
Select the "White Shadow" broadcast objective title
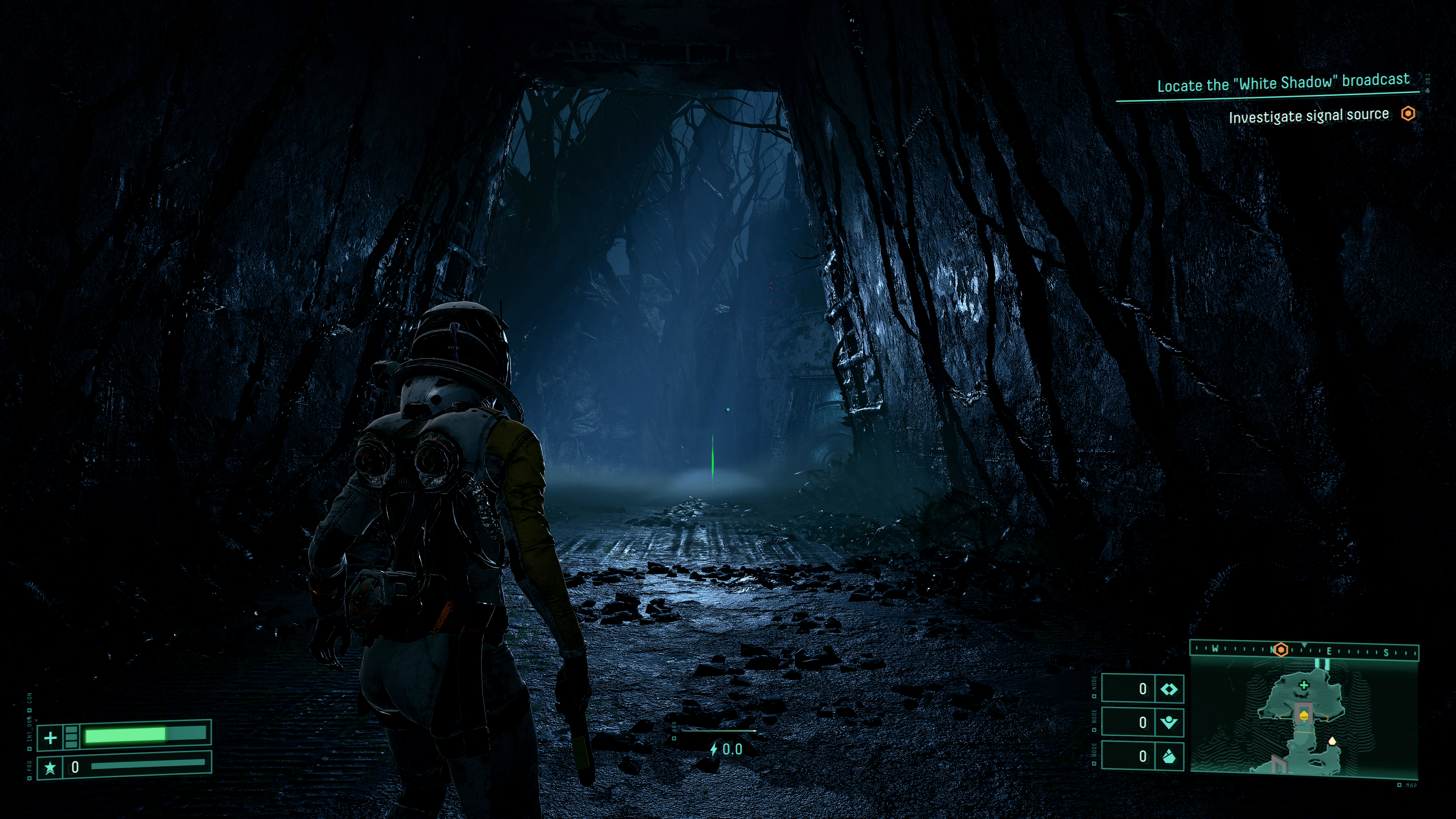[1283, 83]
